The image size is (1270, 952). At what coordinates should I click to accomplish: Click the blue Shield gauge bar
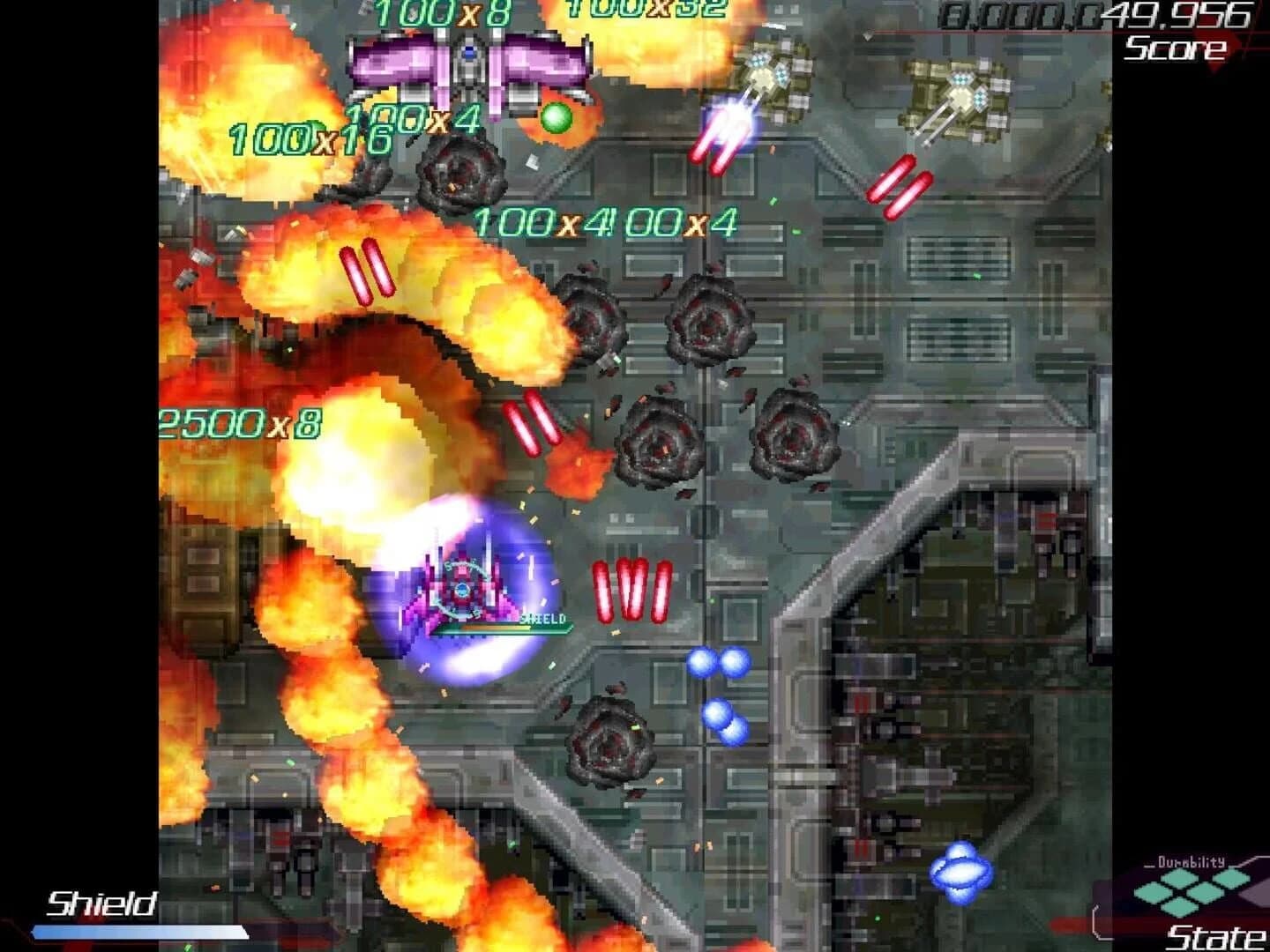click(141, 930)
